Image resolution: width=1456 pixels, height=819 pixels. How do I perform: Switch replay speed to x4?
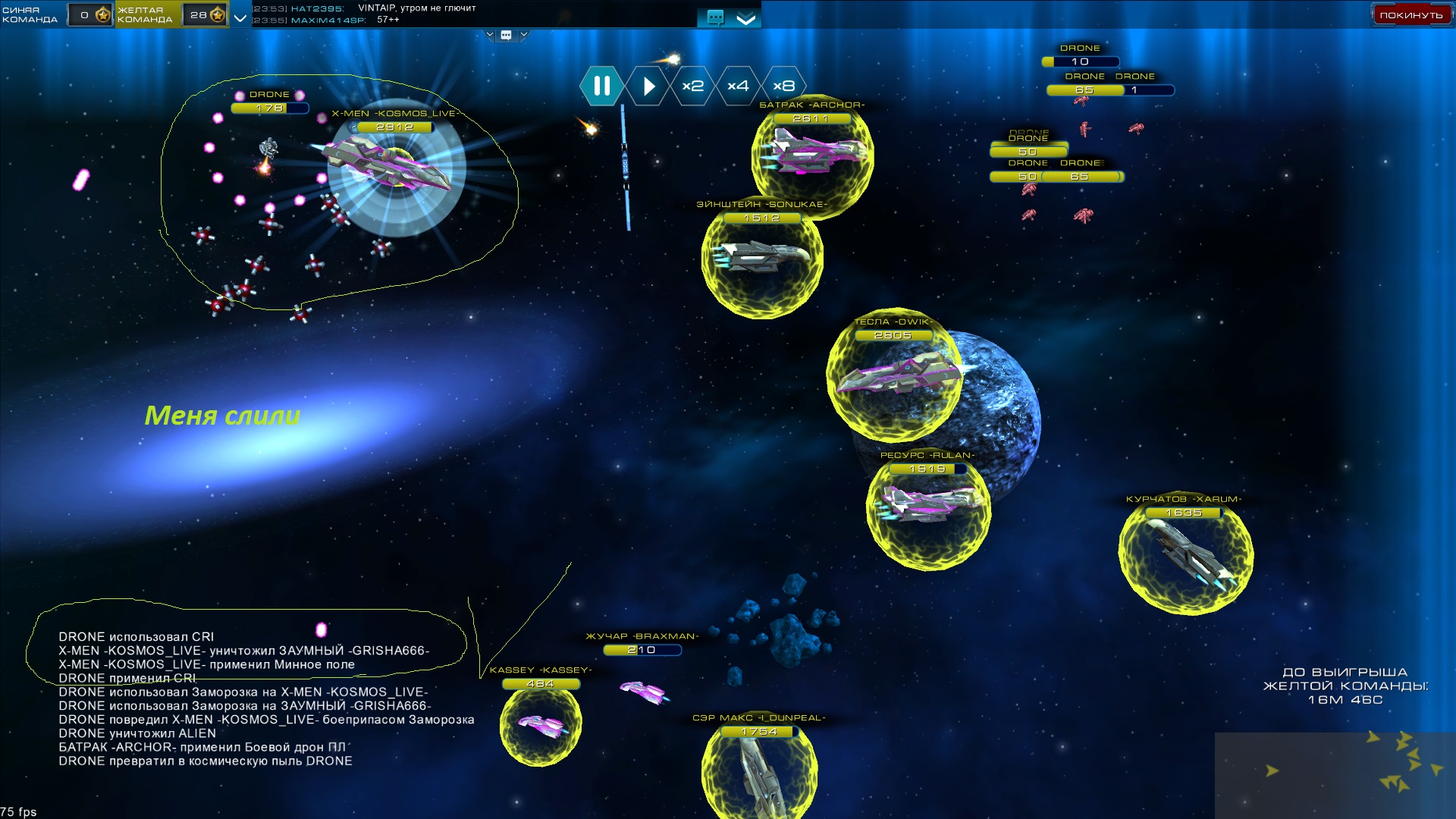click(x=738, y=86)
